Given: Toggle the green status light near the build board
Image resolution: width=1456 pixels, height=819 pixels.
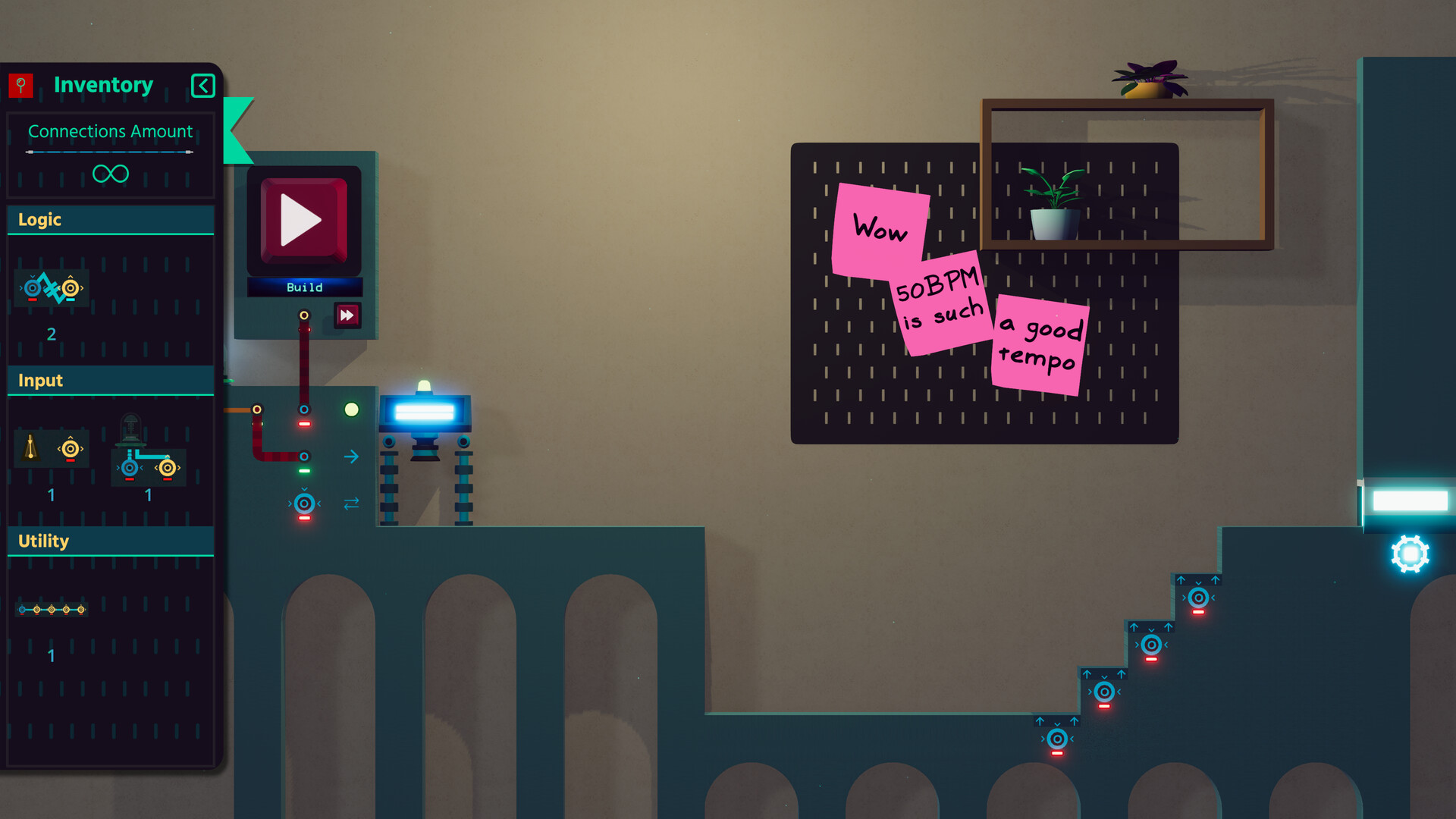Looking at the screenshot, I should point(352,409).
